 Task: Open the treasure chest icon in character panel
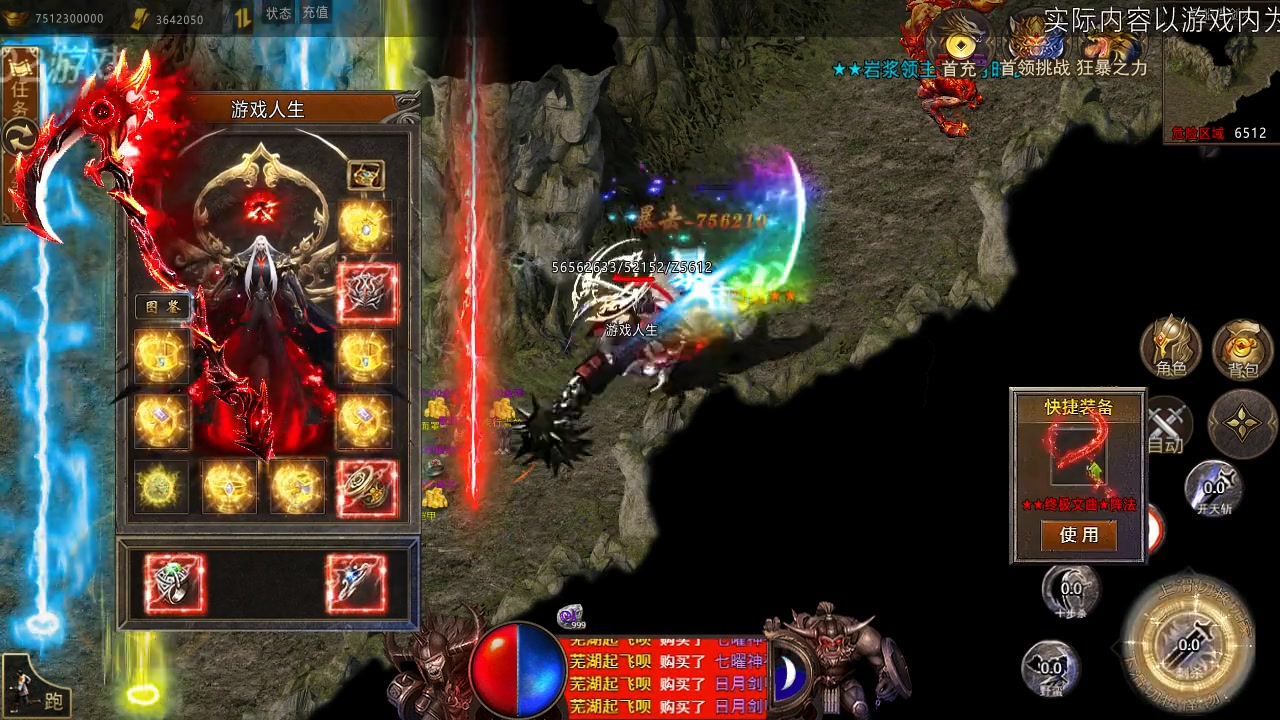[366, 175]
